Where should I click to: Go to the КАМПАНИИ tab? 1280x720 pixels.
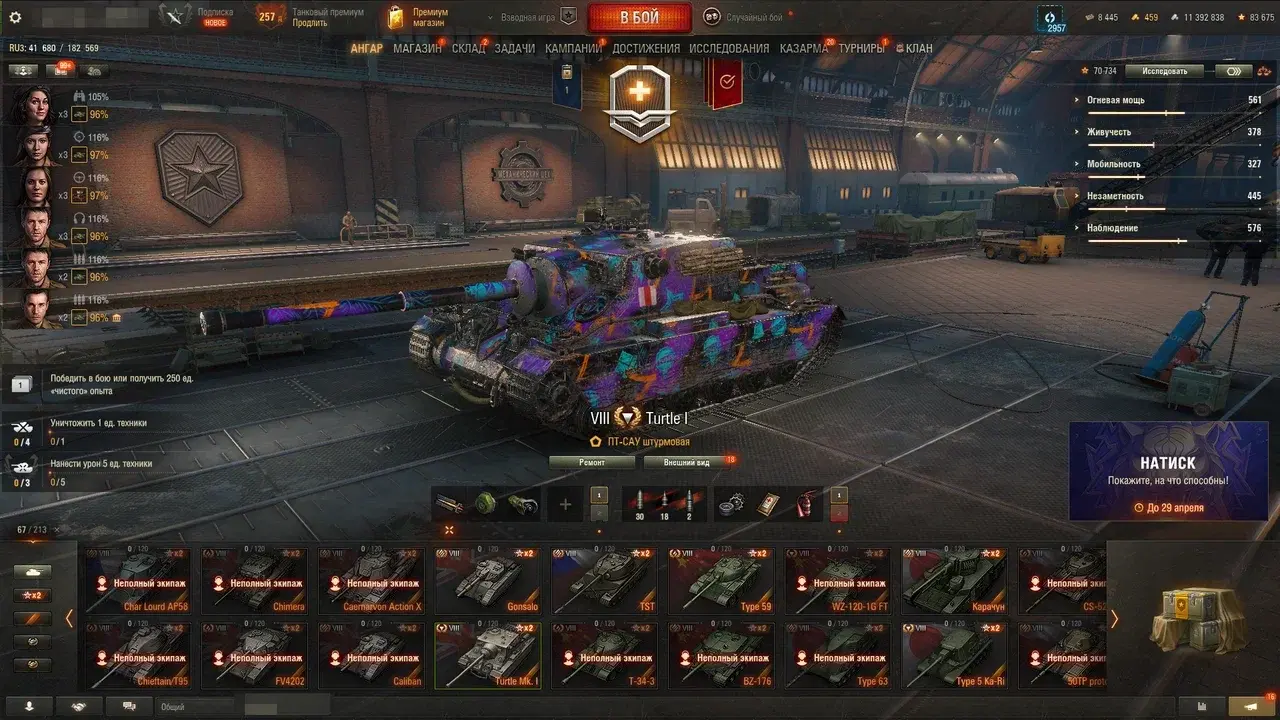coord(573,48)
